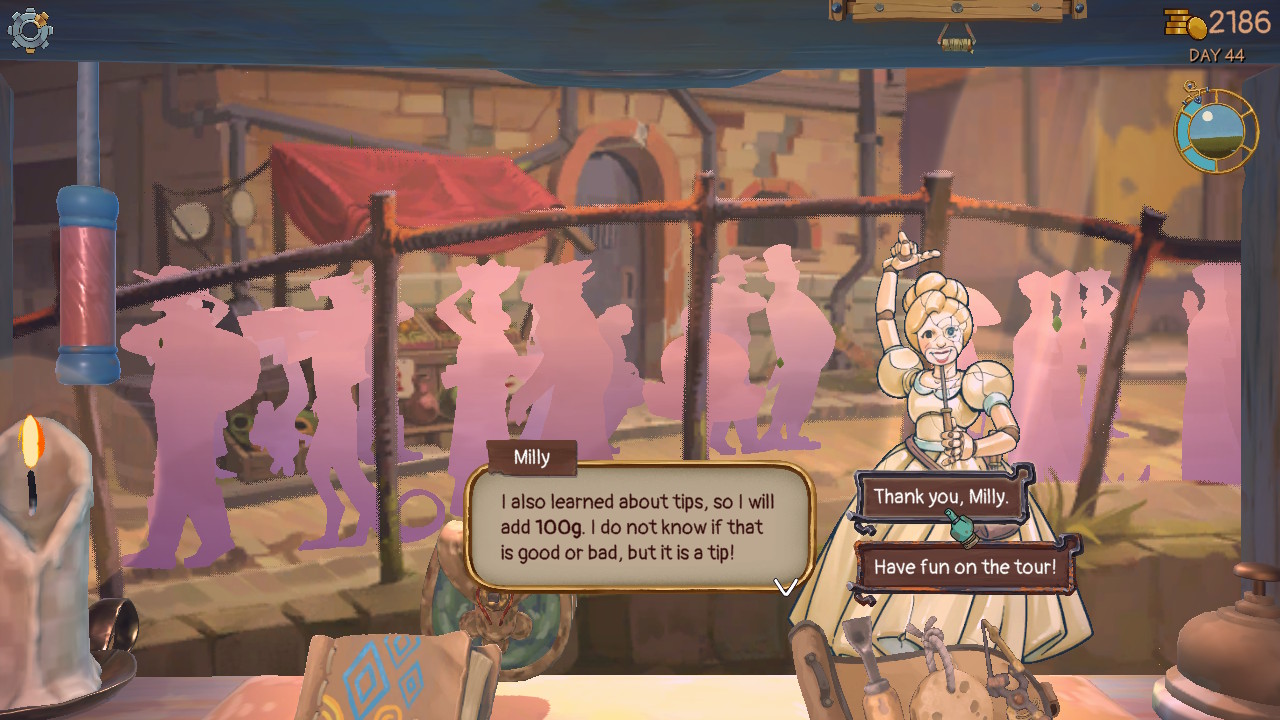The height and width of the screenshot is (720, 1280).
Task: Reply "Thank you, Milly."
Action: (x=940, y=497)
